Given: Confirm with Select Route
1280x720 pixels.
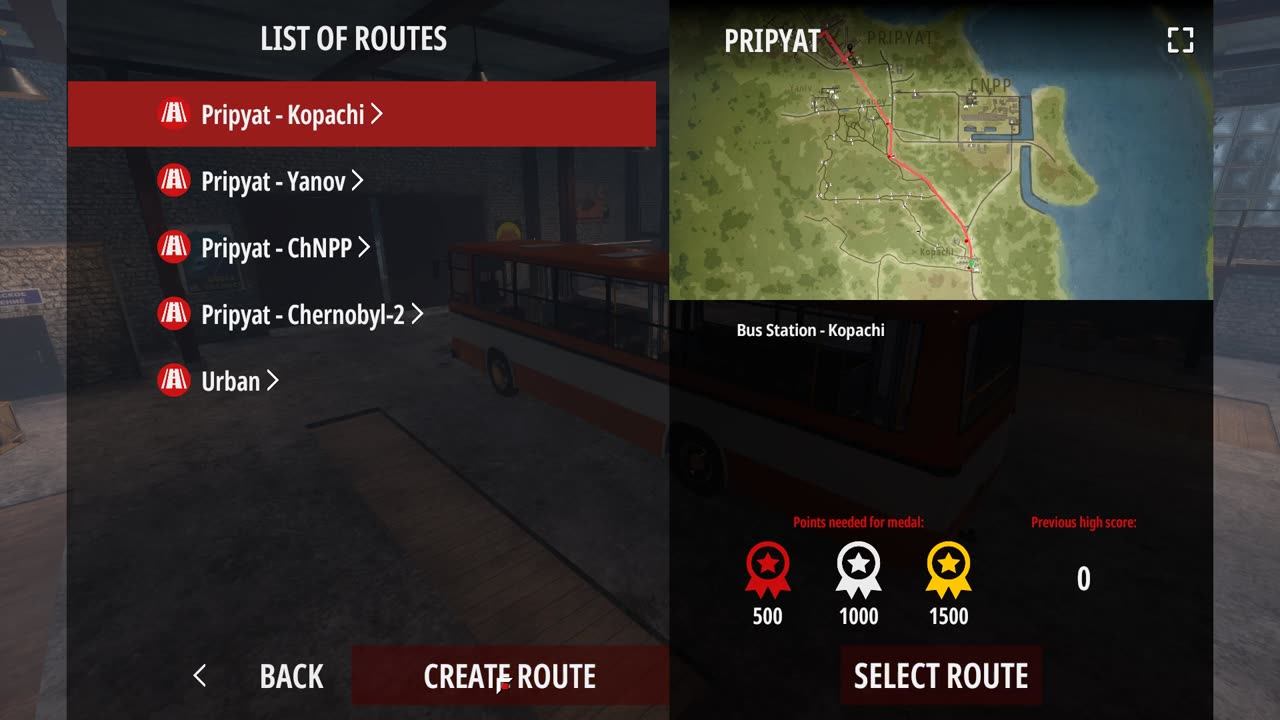Looking at the screenshot, I should click(940, 676).
